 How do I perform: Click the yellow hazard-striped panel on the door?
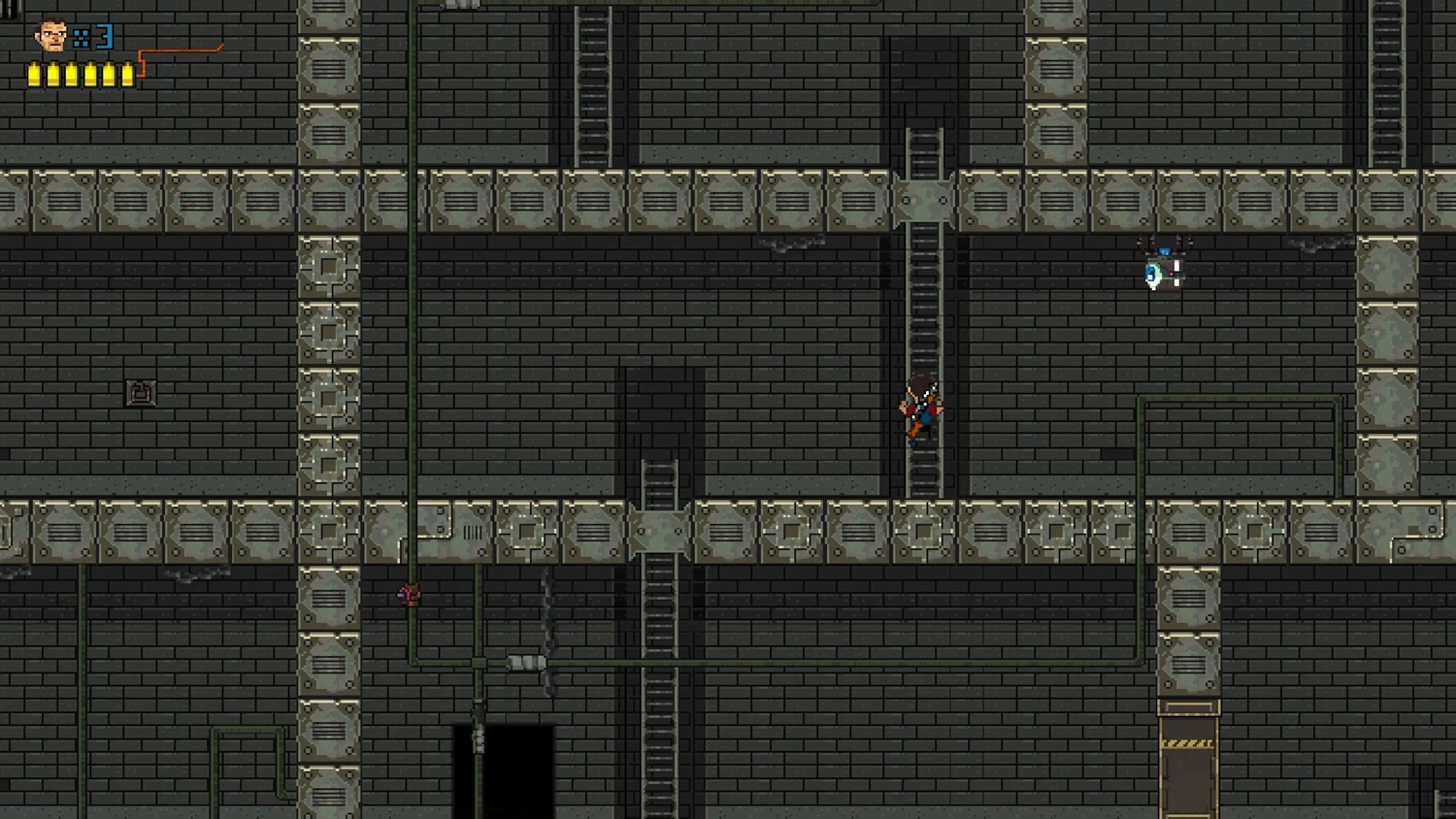point(1186,744)
